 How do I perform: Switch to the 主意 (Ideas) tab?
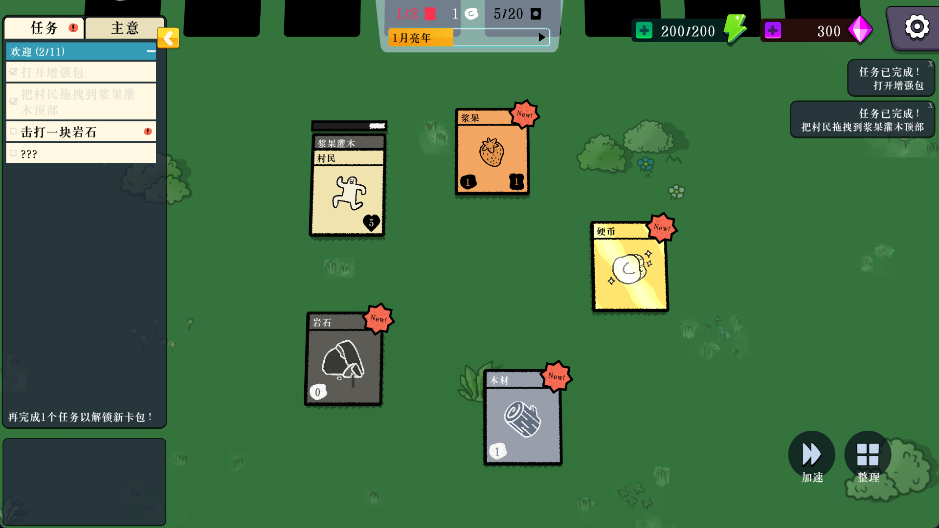(x=124, y=28)
